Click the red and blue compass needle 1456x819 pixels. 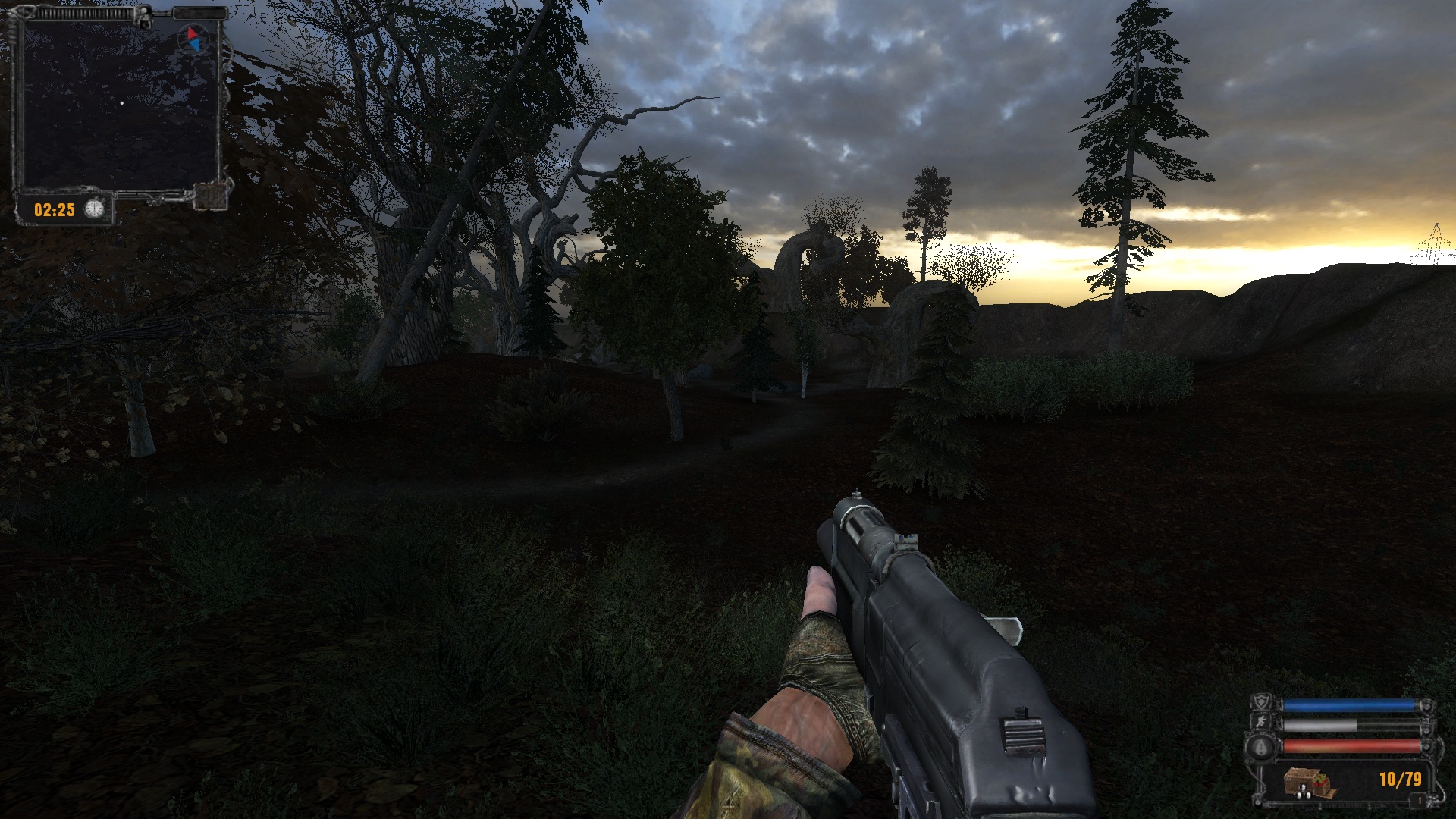pyautogui.click(x=193, y=40)
